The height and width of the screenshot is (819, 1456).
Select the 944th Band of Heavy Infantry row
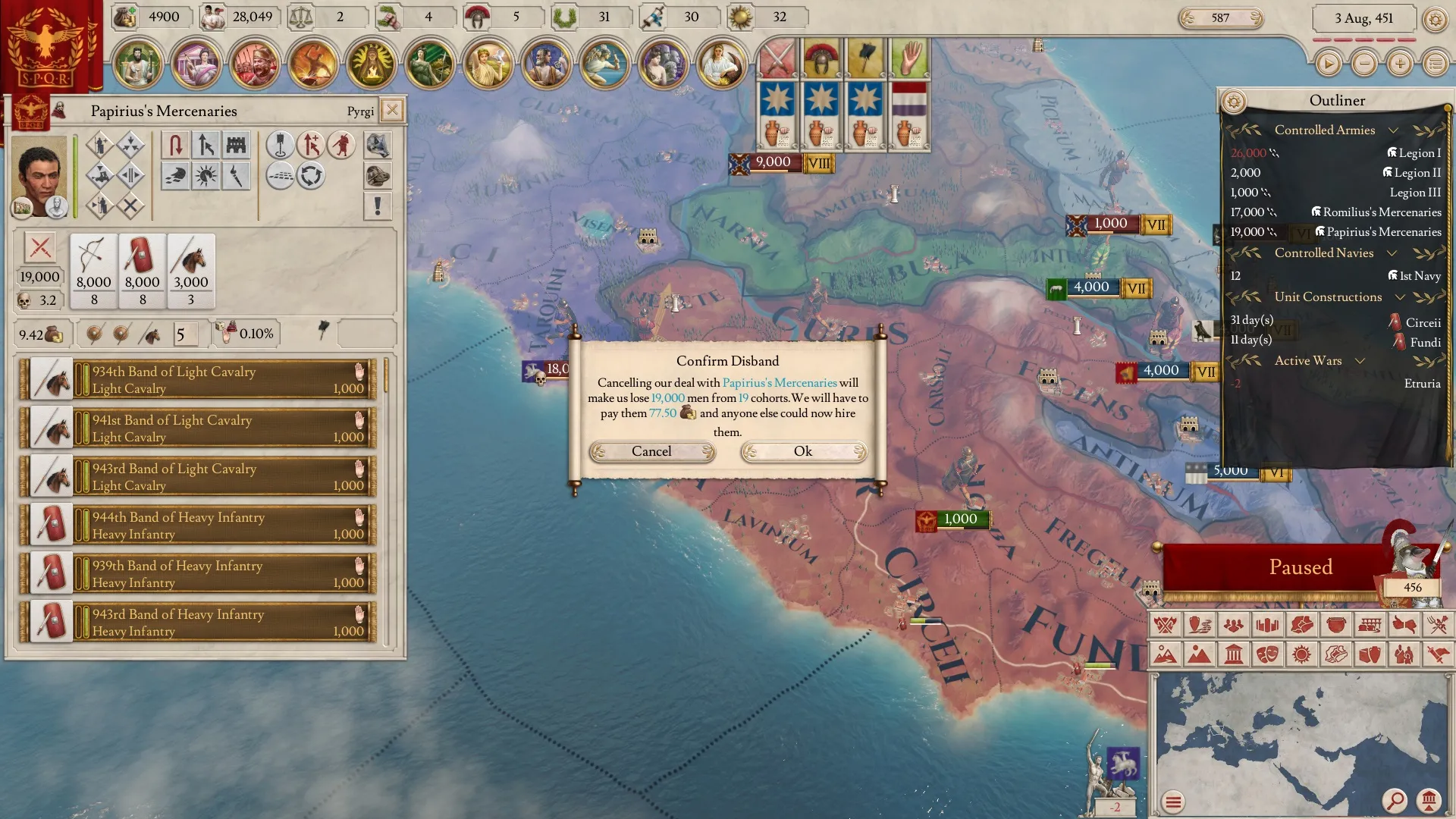(x=199, y=525)
